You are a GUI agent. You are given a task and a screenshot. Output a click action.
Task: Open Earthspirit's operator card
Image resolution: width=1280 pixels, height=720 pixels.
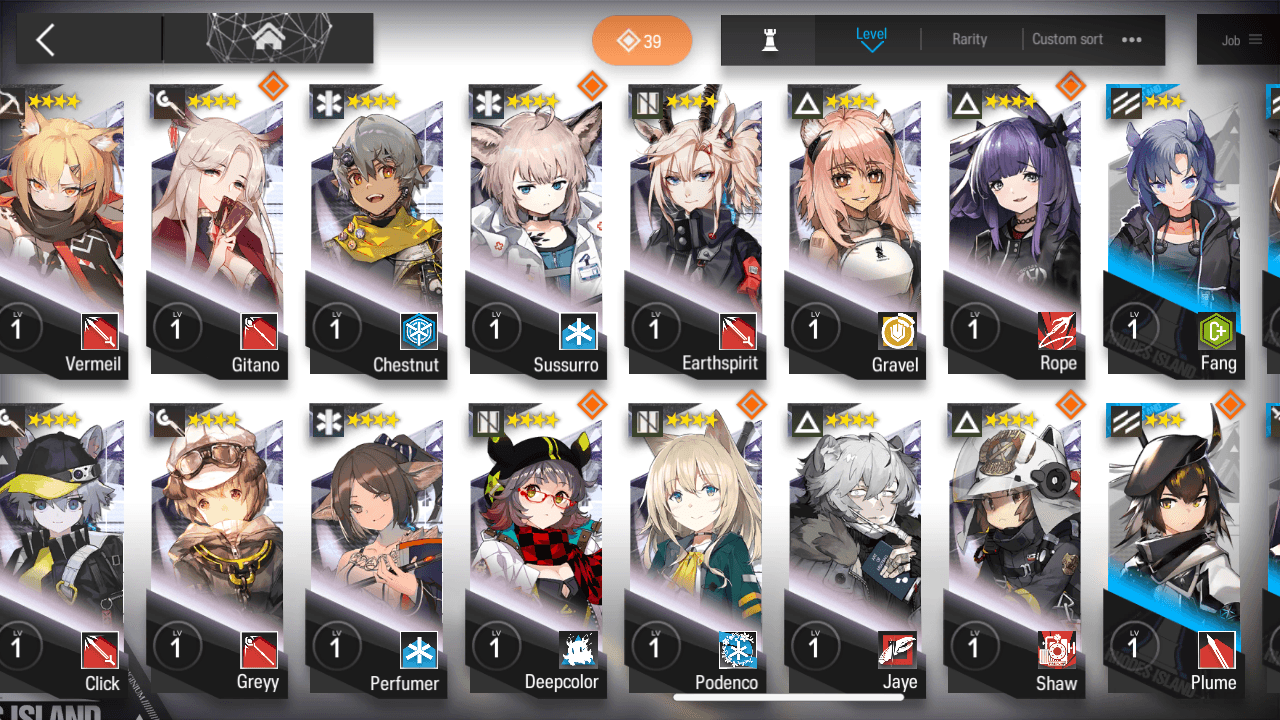tap(697, 230)
